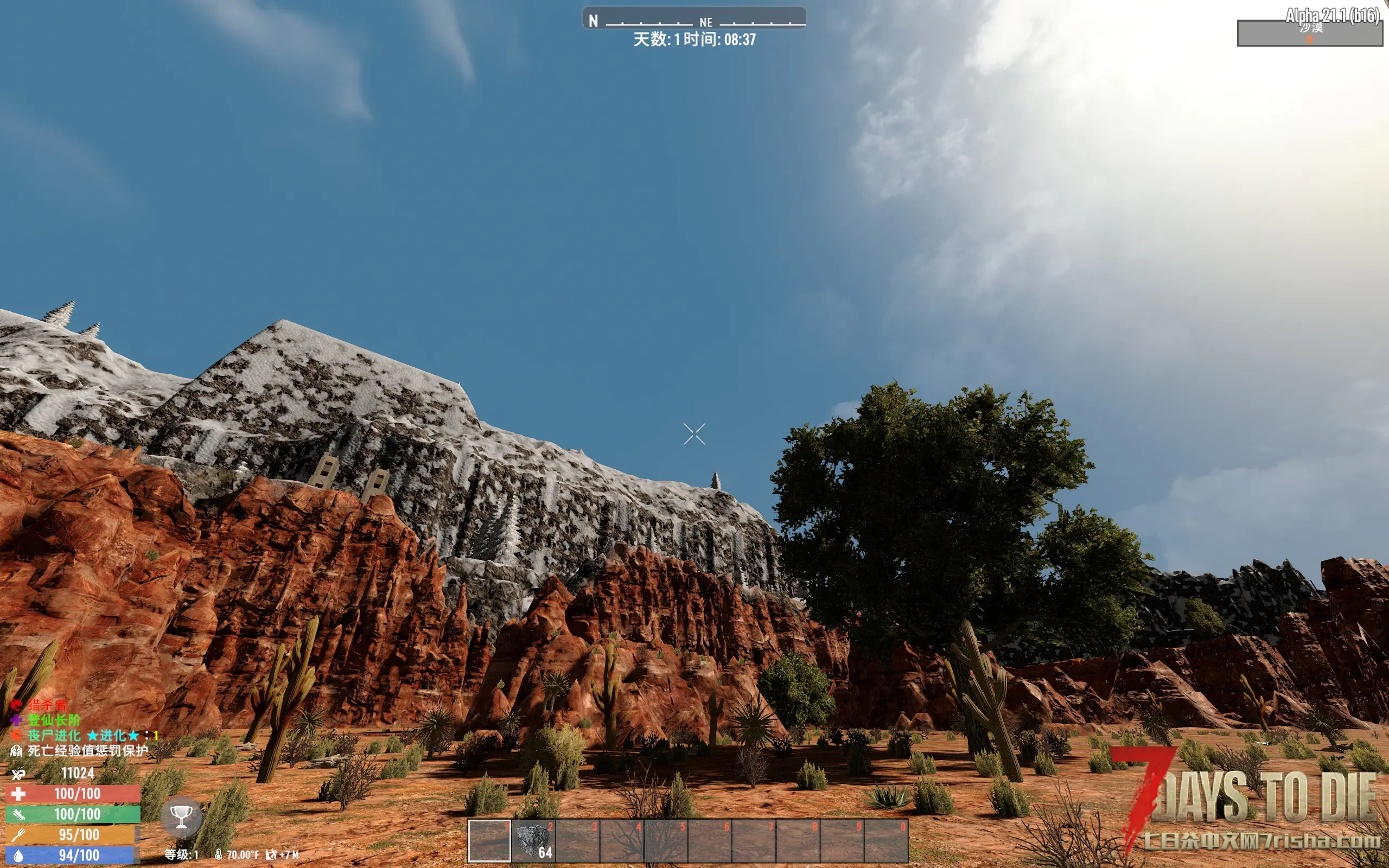Select the stone block stack of 64

(533, 841)
